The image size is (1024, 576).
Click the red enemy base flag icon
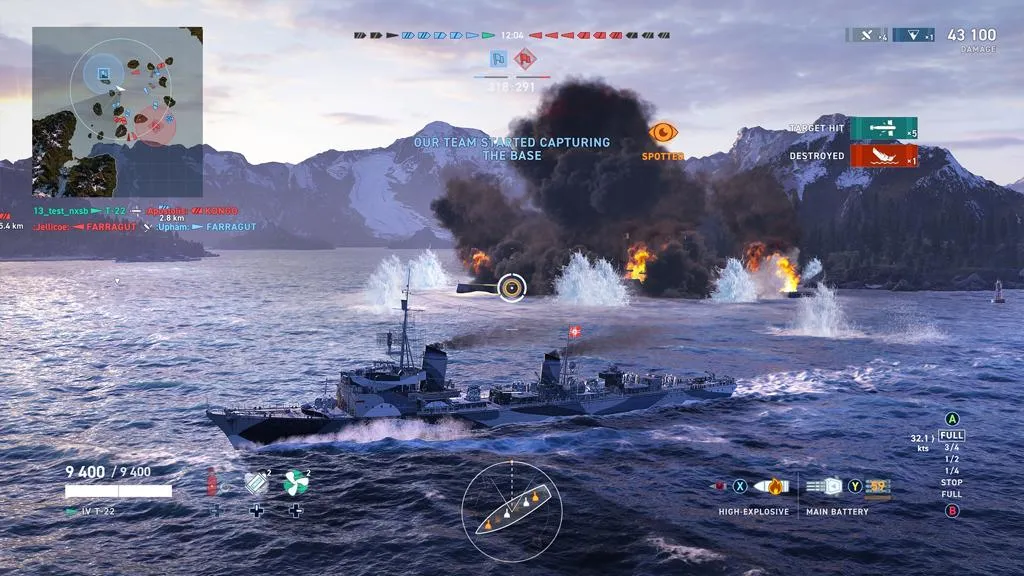525,59
